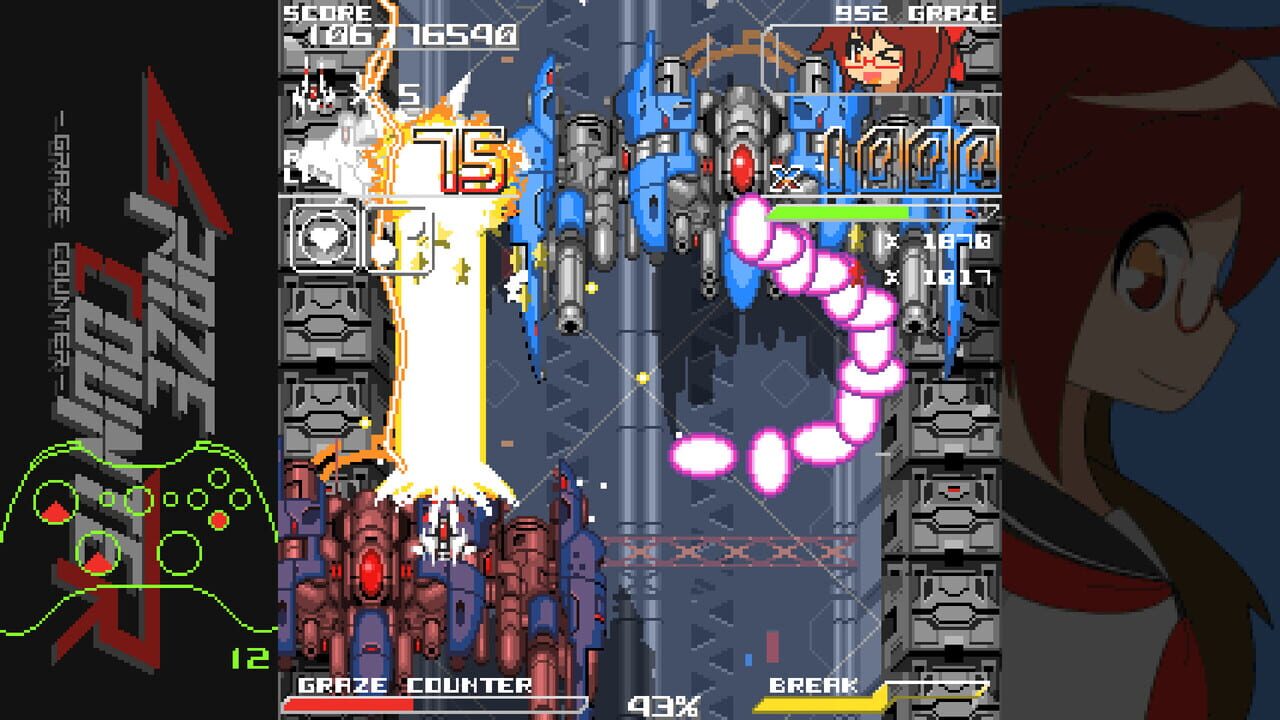Click the pink bullet serpent trail on screen

coord(850,330)
